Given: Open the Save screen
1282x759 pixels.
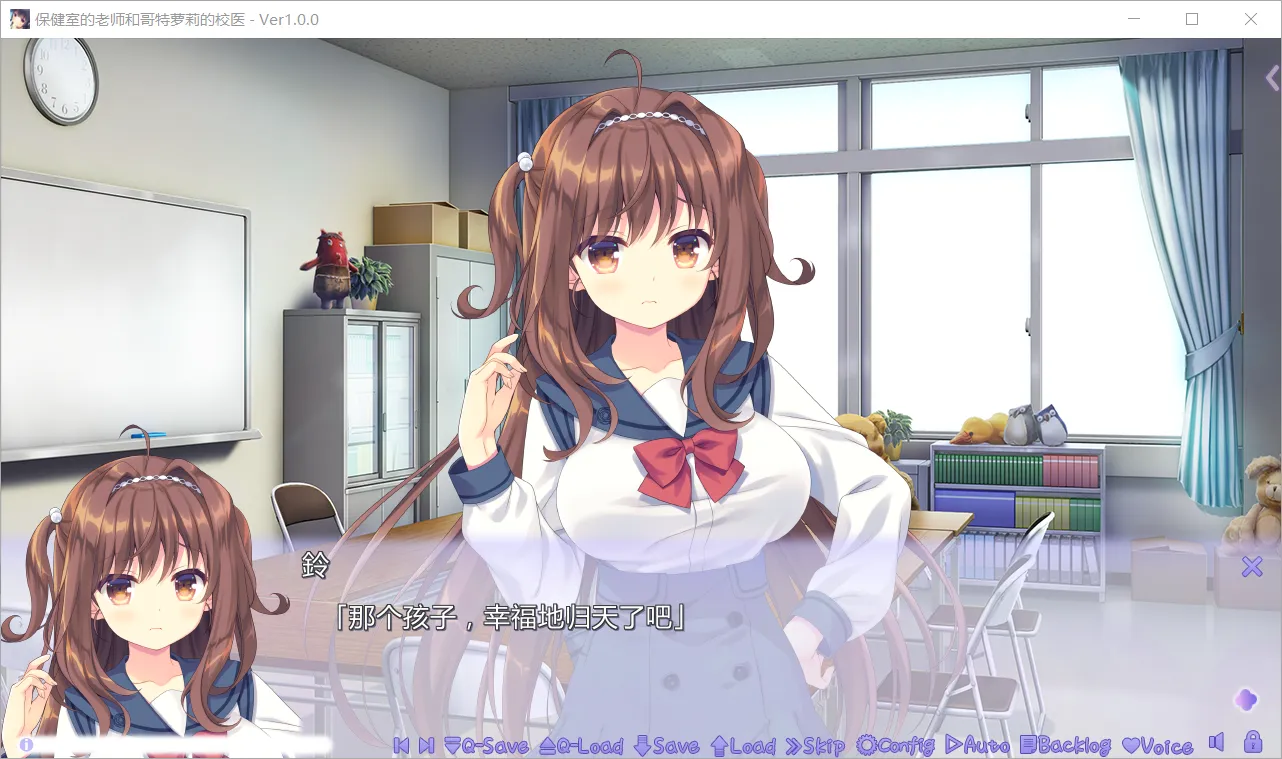Looking at the screenshot, I should click(x=669, y=746).
